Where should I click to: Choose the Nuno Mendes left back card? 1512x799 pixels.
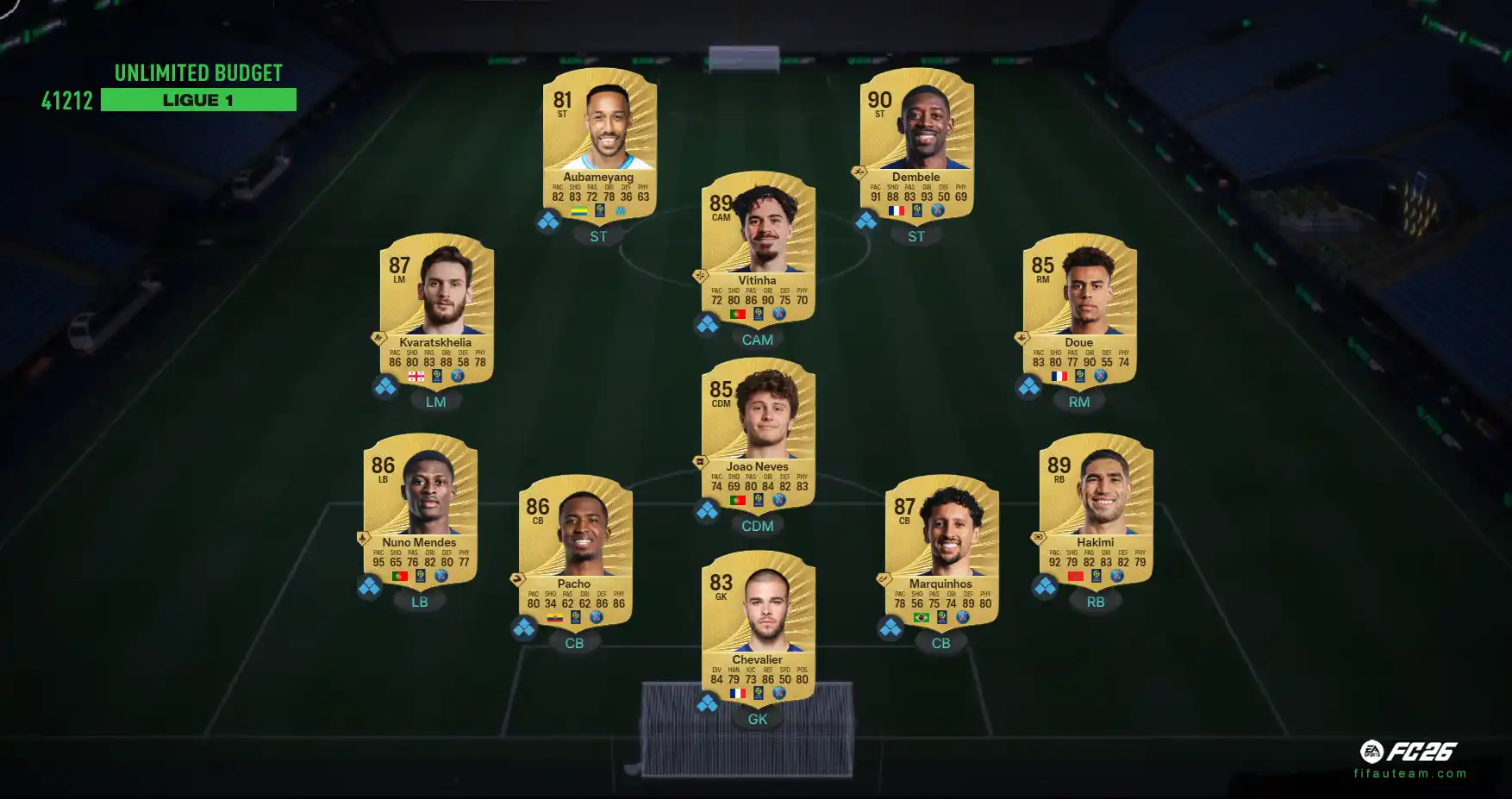420,508
